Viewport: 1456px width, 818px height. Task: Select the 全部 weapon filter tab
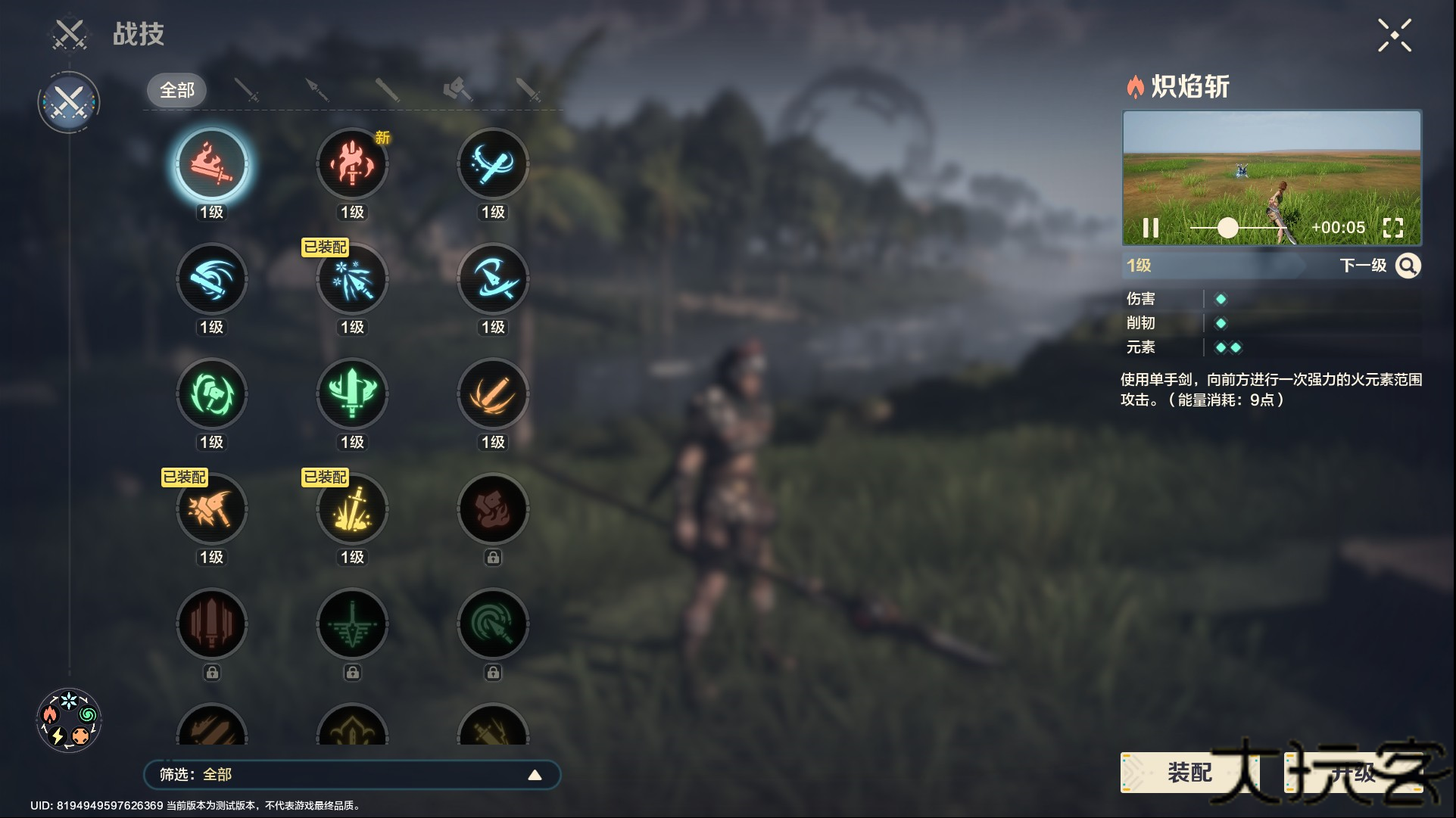177,90
